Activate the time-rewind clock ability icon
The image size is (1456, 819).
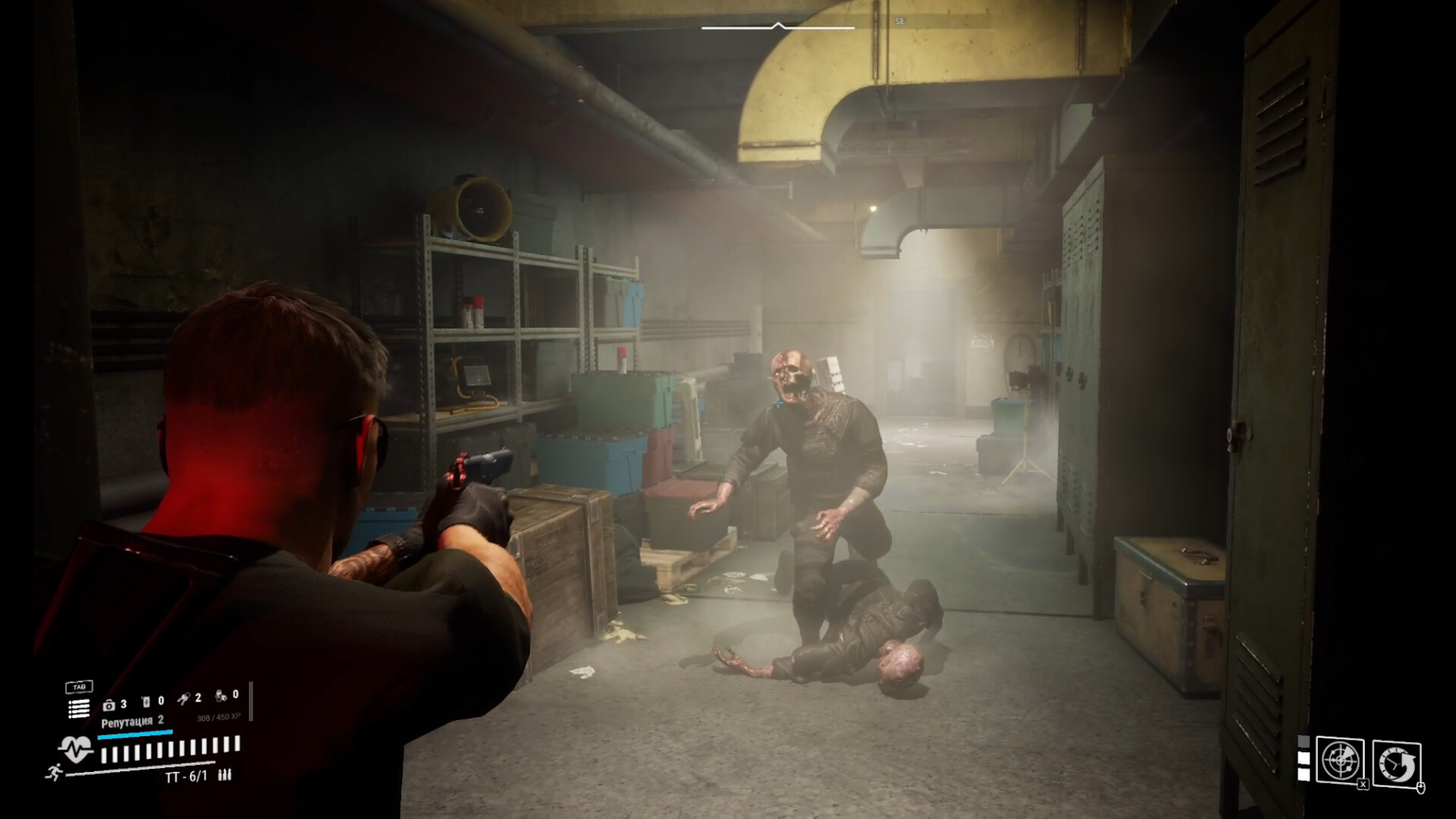[x=1397, y=764]
